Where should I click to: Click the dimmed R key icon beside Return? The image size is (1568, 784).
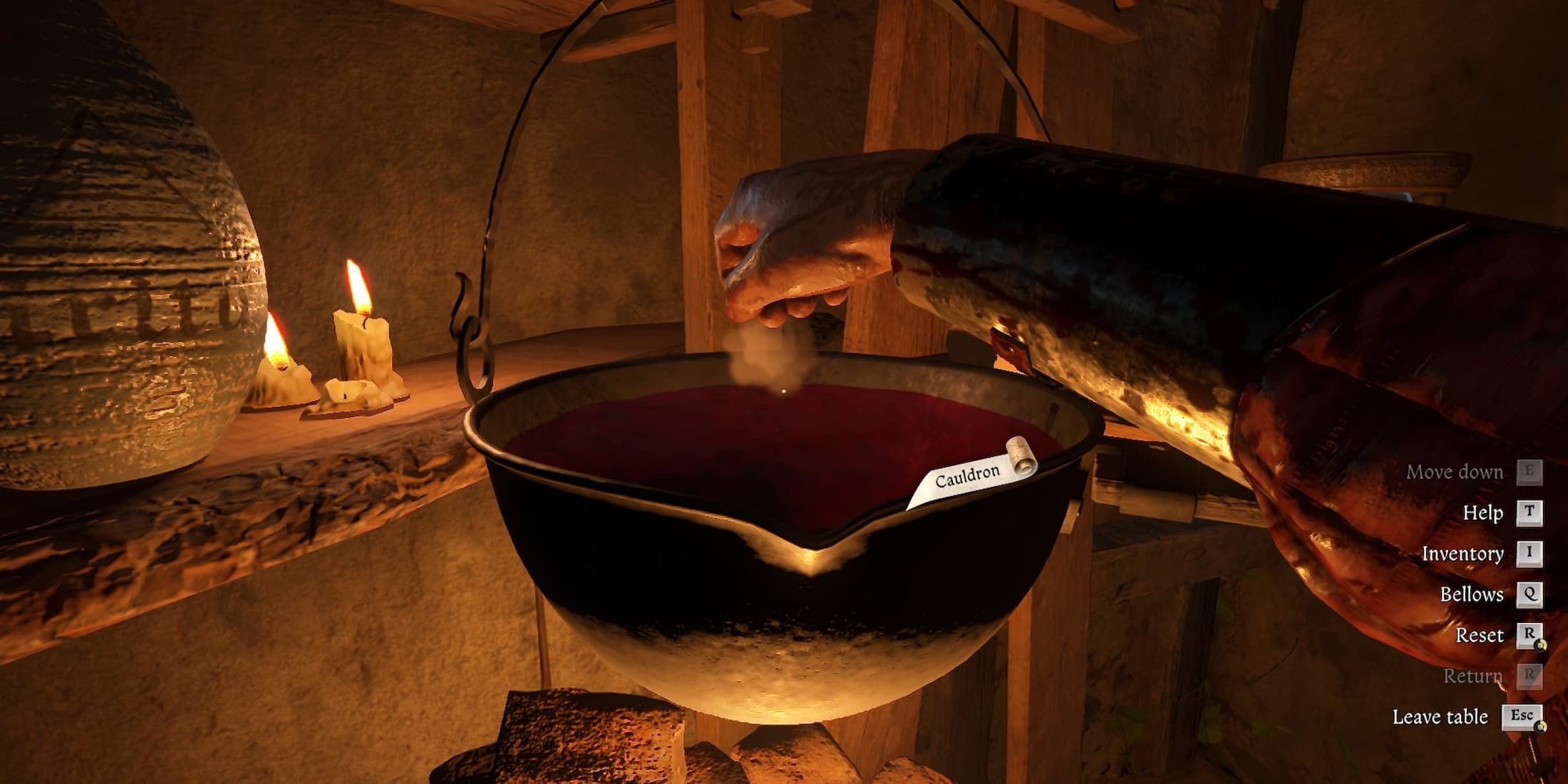[1530, 676]
